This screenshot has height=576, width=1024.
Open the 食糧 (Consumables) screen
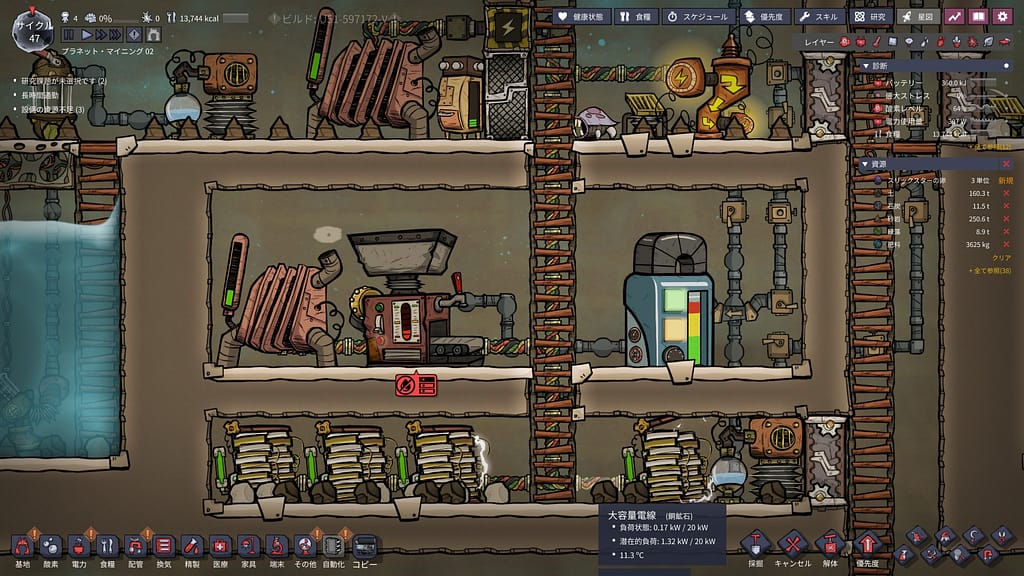click(635, 16)
